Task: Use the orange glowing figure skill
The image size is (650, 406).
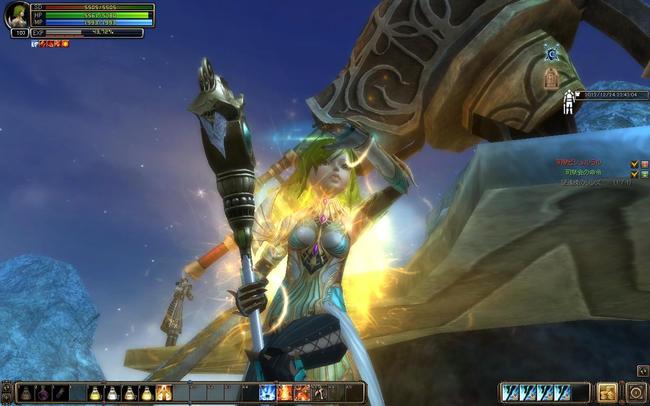Action: click(x=165, y=393)
